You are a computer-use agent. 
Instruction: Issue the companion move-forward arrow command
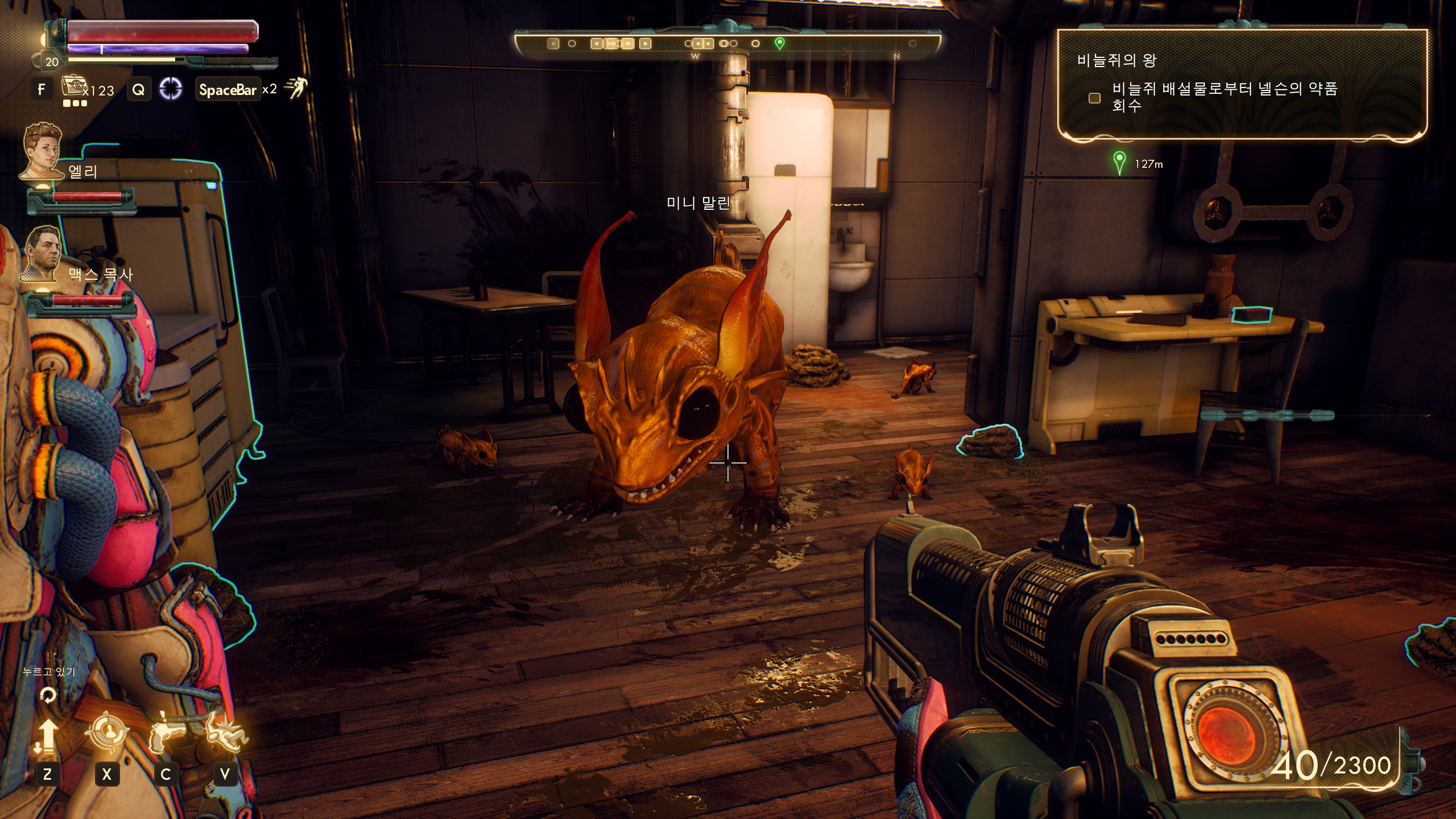(48, 736)
